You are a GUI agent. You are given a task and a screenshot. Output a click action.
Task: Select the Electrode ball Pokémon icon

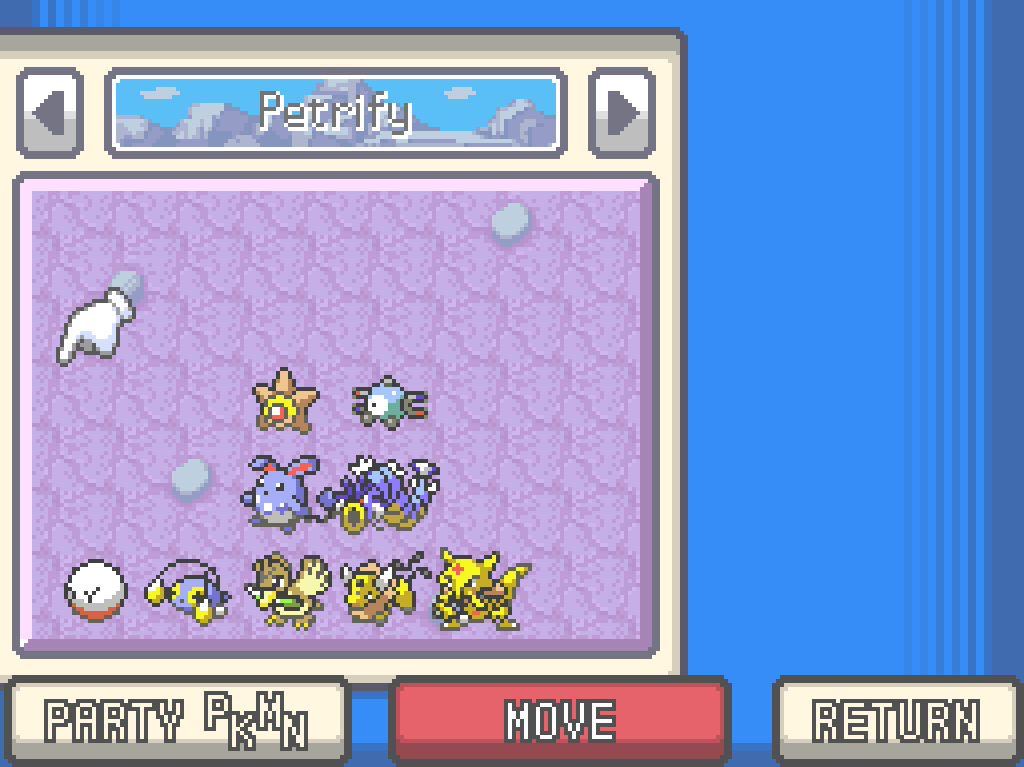click(x=96, y=590)
